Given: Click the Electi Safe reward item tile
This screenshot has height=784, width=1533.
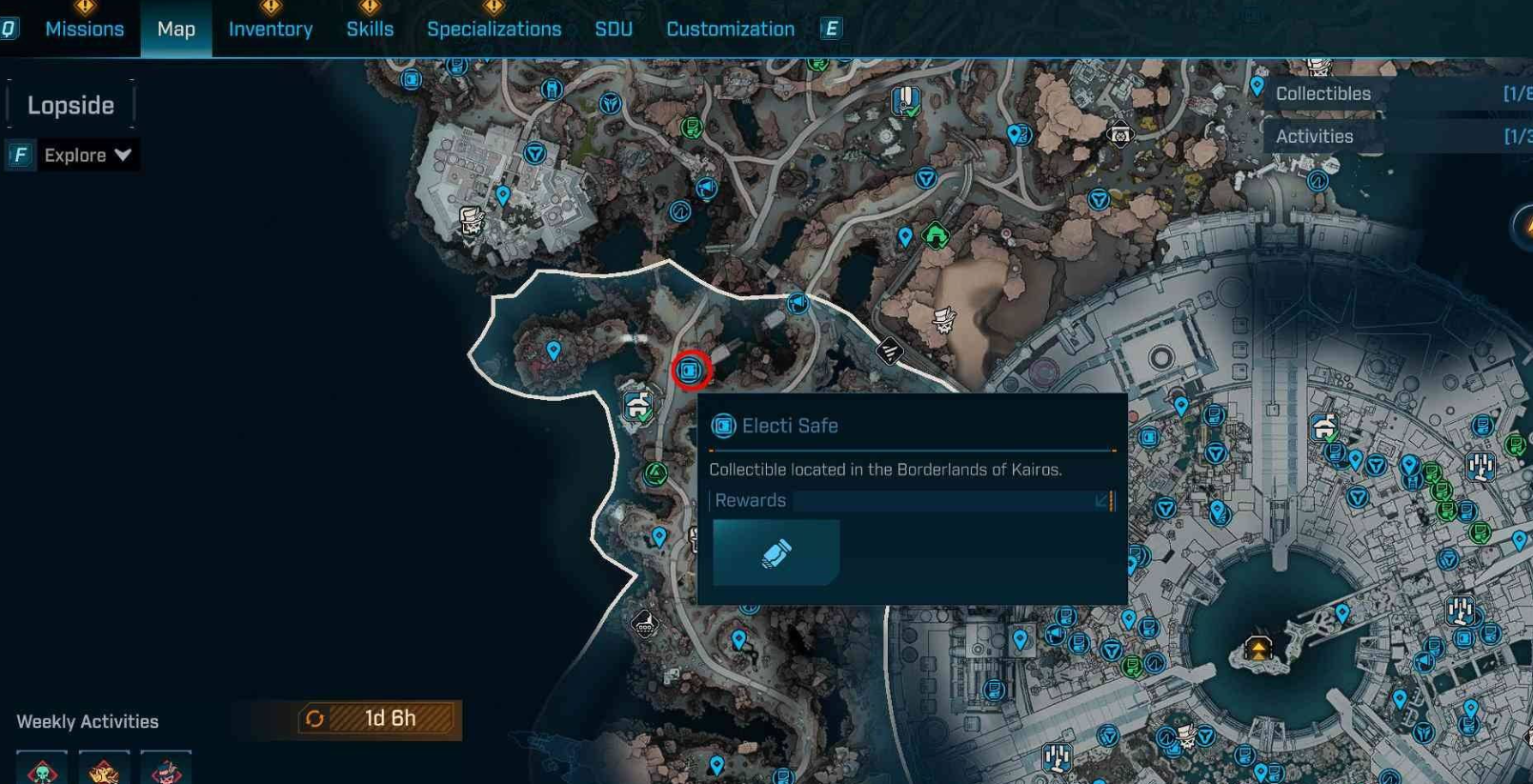Looking at the screenshot, I should (x=776, y=553).
